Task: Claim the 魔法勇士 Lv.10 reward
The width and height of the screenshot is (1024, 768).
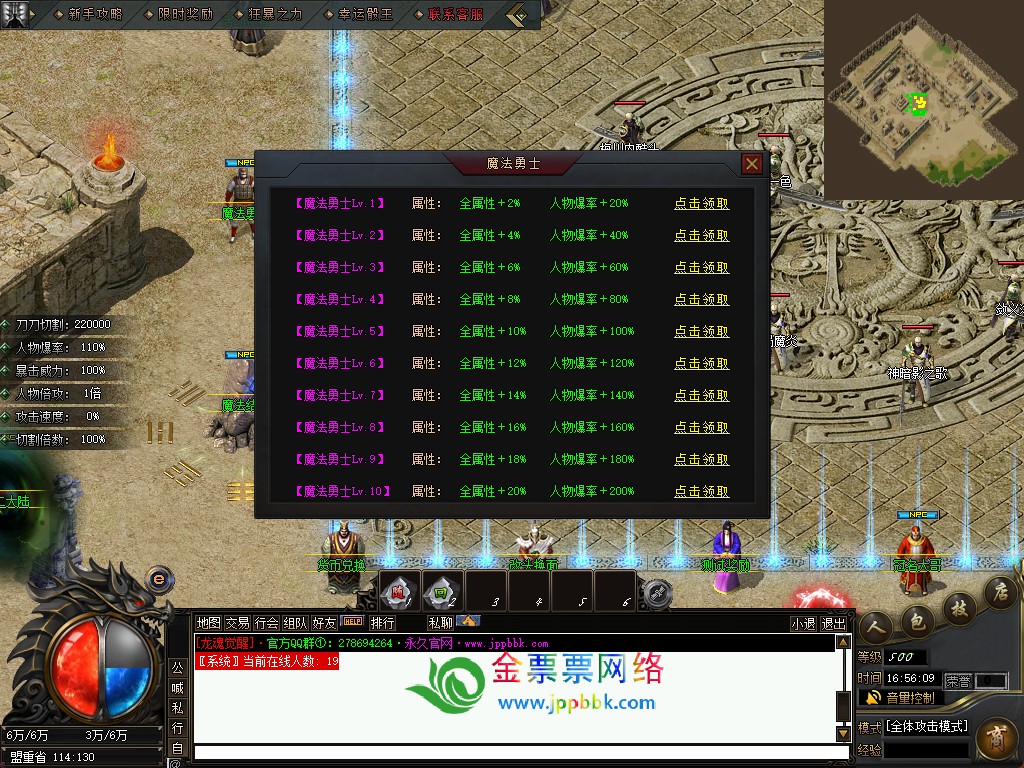Action: [x=701, y=492]
